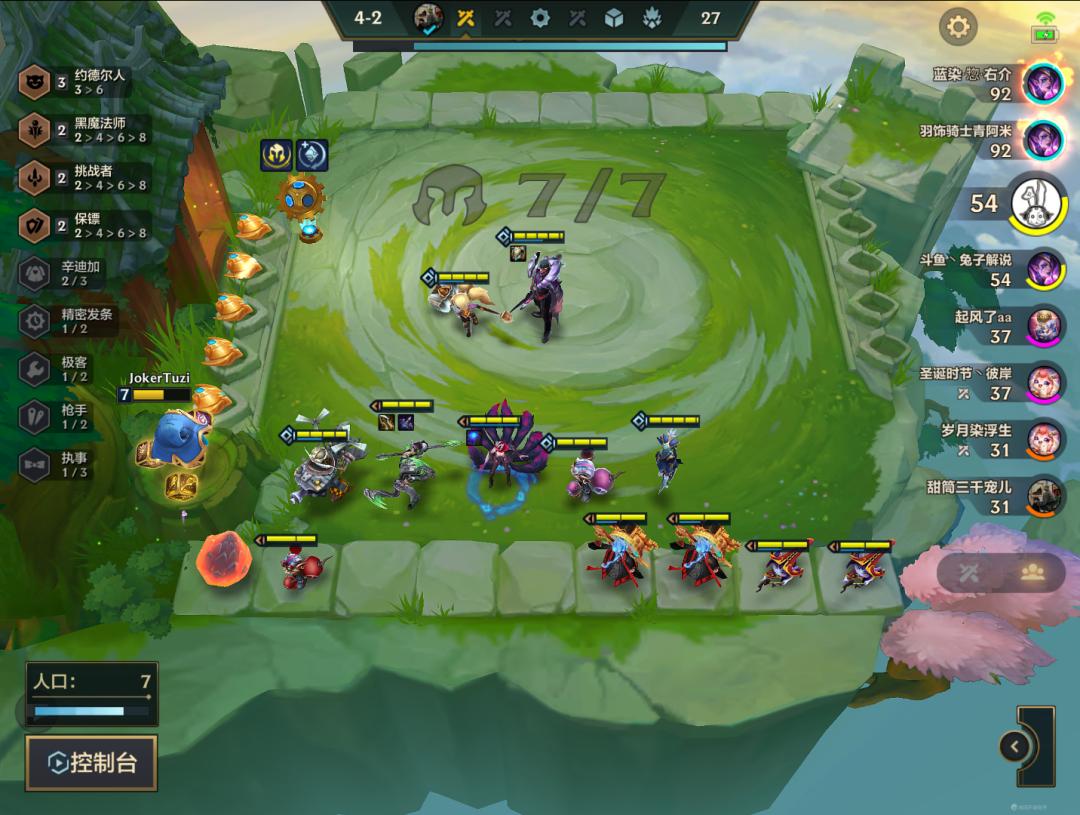Spectate player 岁月染浮生's board
The width and height of the screenshot is (1080, 815).
[x=1044, y=440]
